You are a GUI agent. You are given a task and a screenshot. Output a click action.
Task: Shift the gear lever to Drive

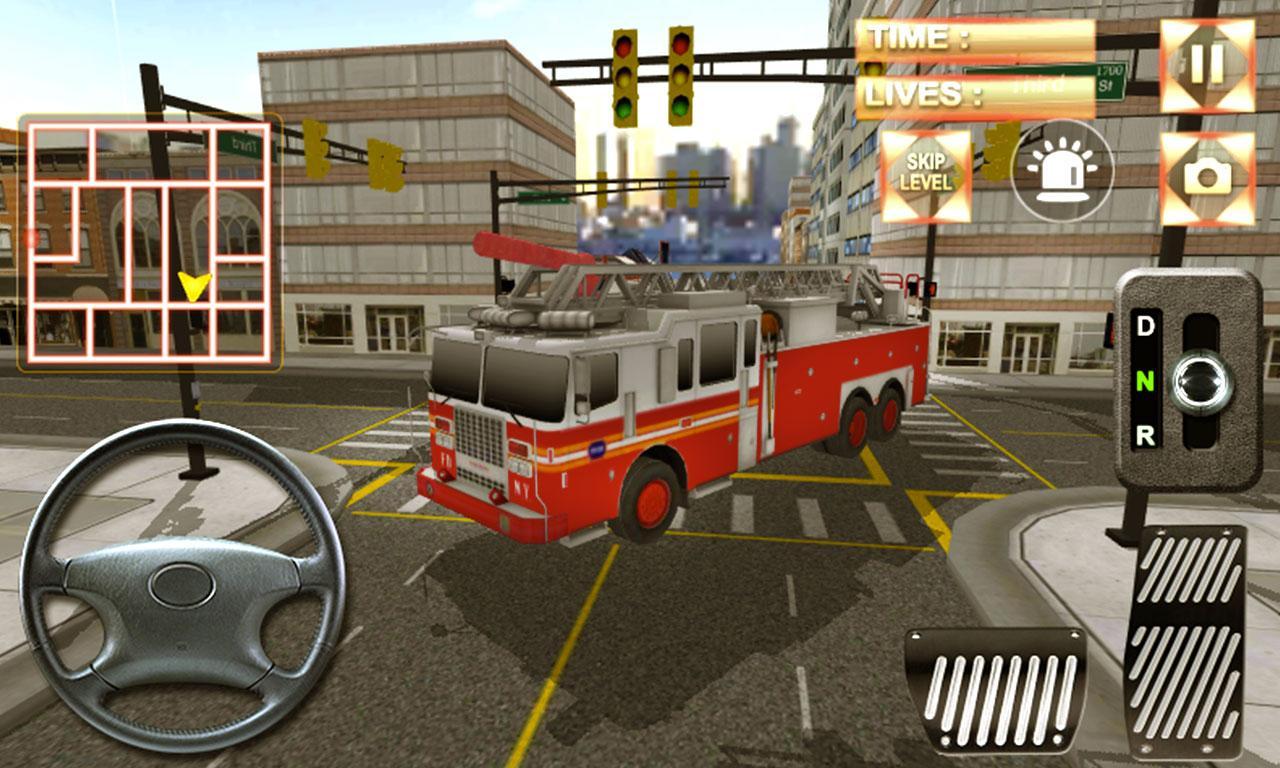point(1146,325)
